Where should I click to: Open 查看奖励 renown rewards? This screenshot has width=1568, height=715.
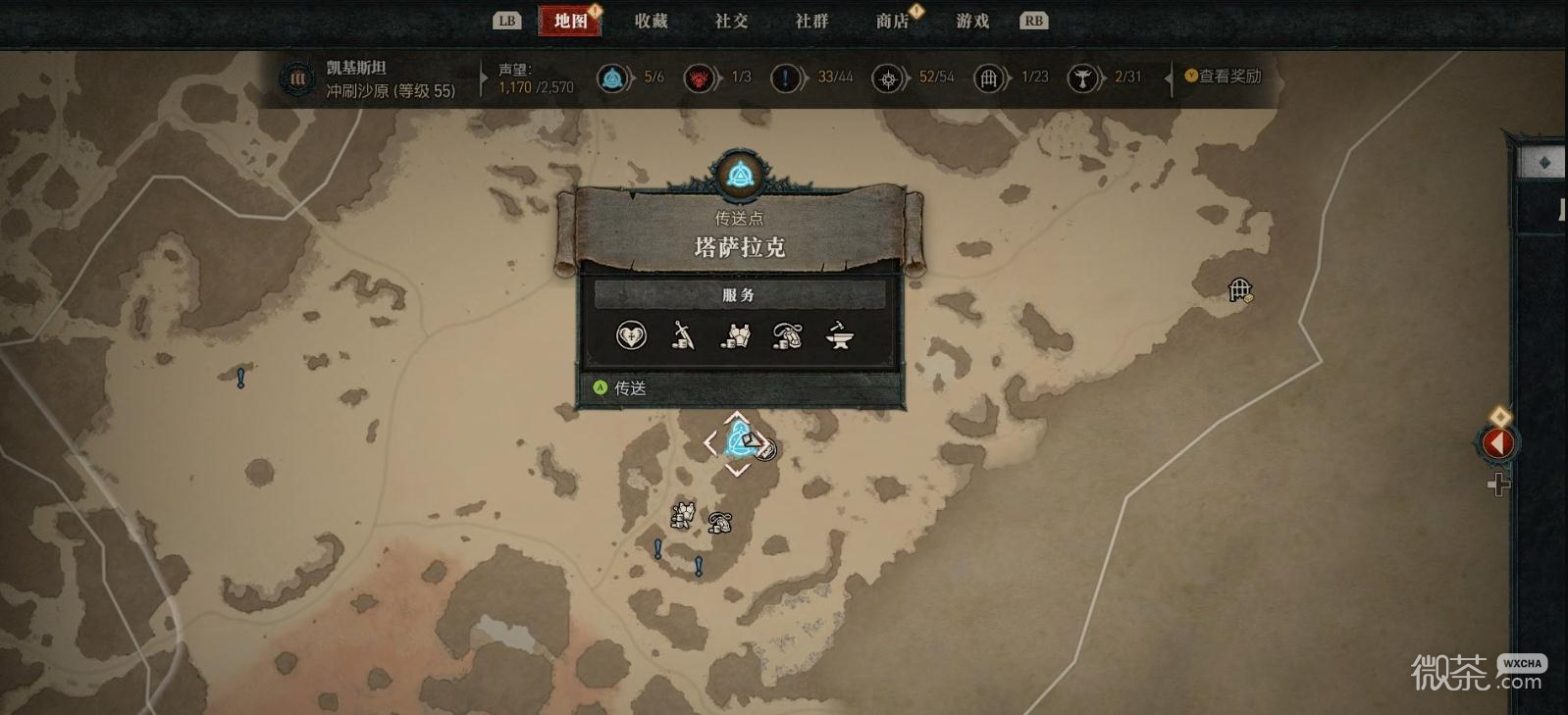(x=1223, y=77)
